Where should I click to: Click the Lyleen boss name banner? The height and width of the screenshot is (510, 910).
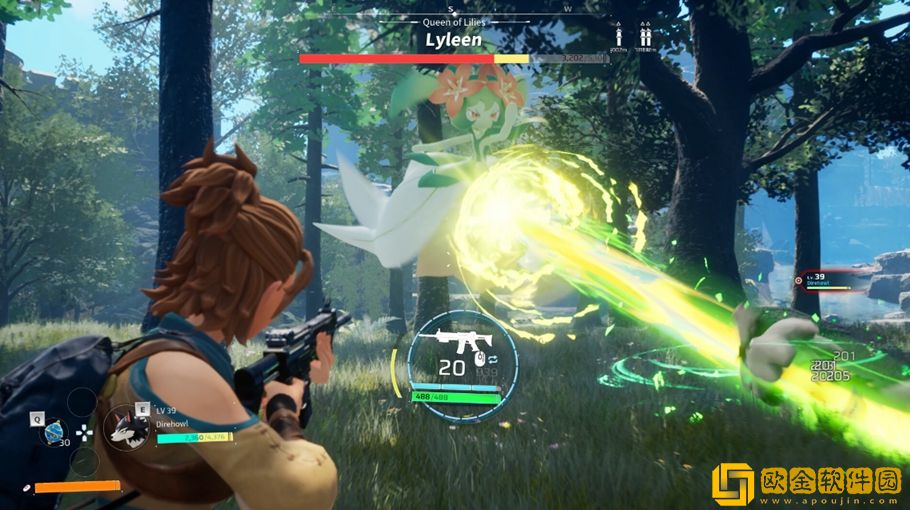click(x=453, y=40)
